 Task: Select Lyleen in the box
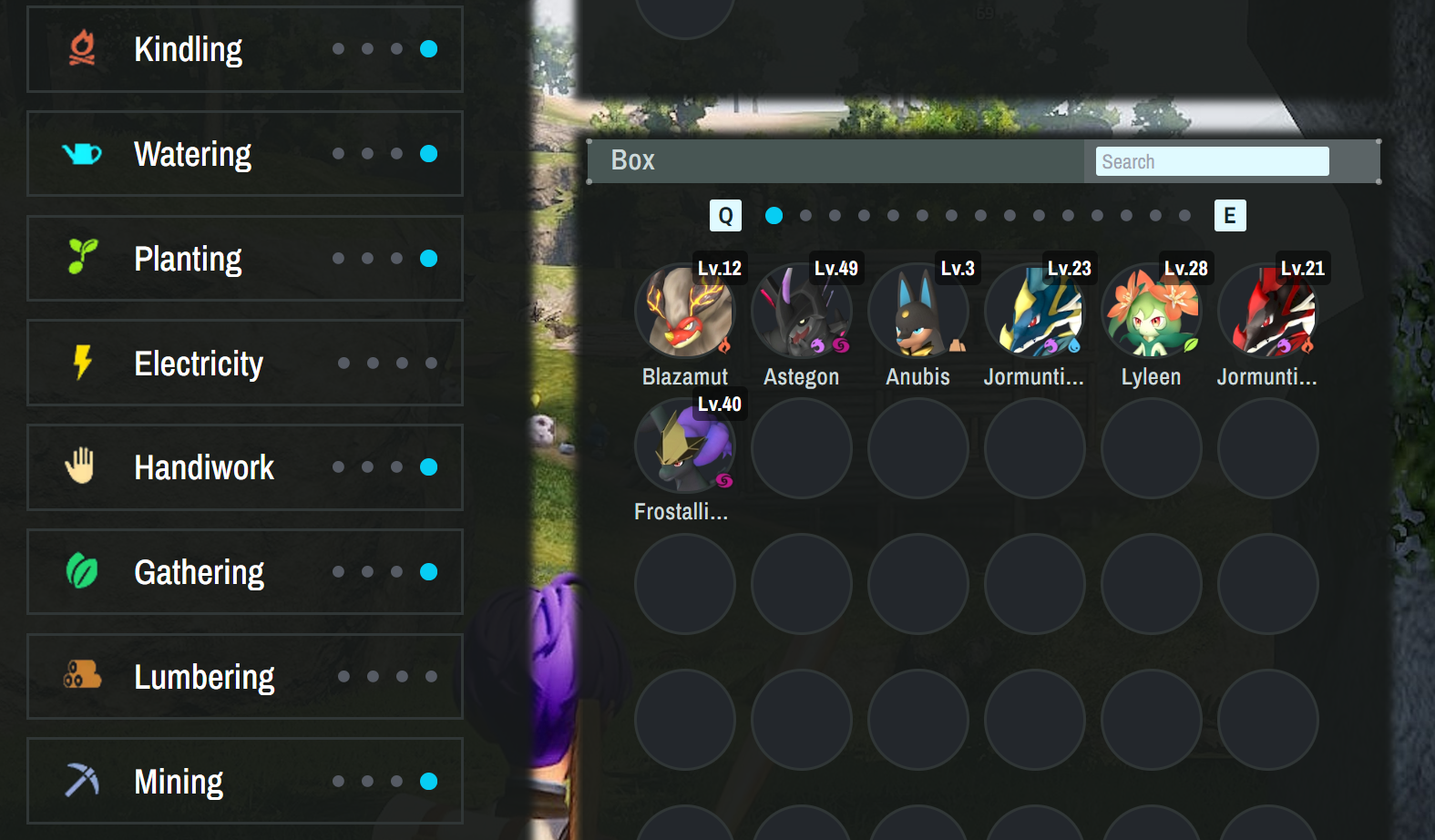[1152, 312]
